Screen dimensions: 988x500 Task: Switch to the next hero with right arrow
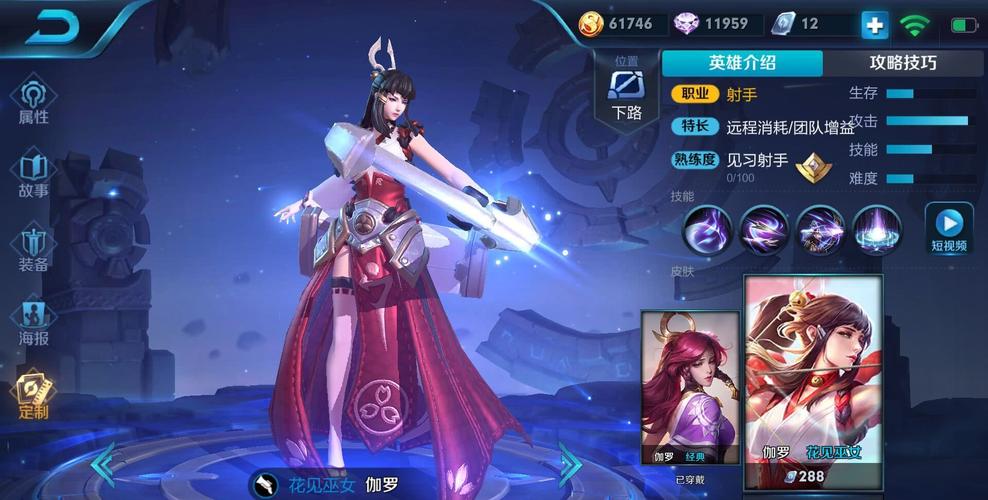[570, 463]
